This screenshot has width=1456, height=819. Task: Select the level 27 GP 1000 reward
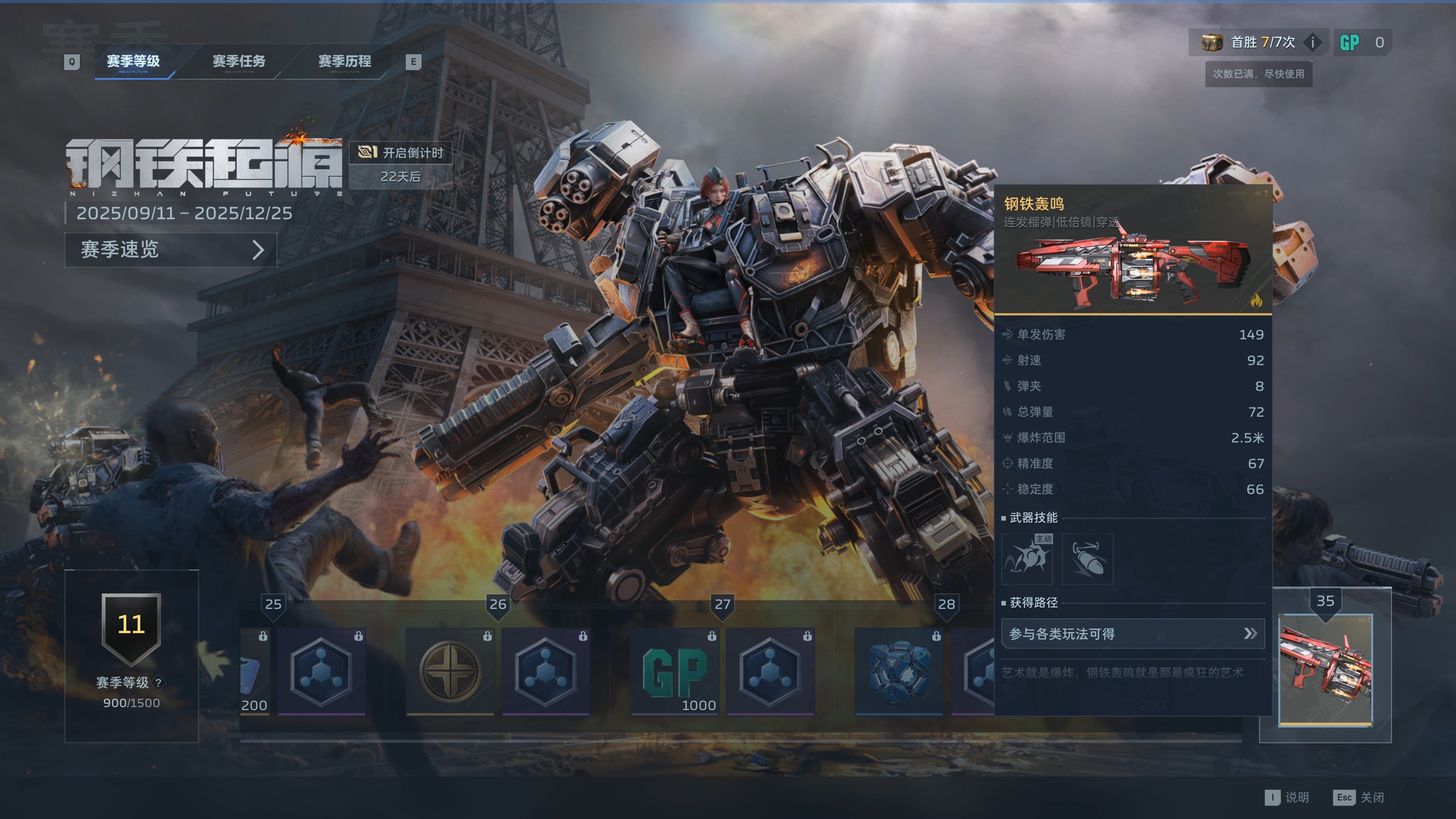[x=675, y=672]
